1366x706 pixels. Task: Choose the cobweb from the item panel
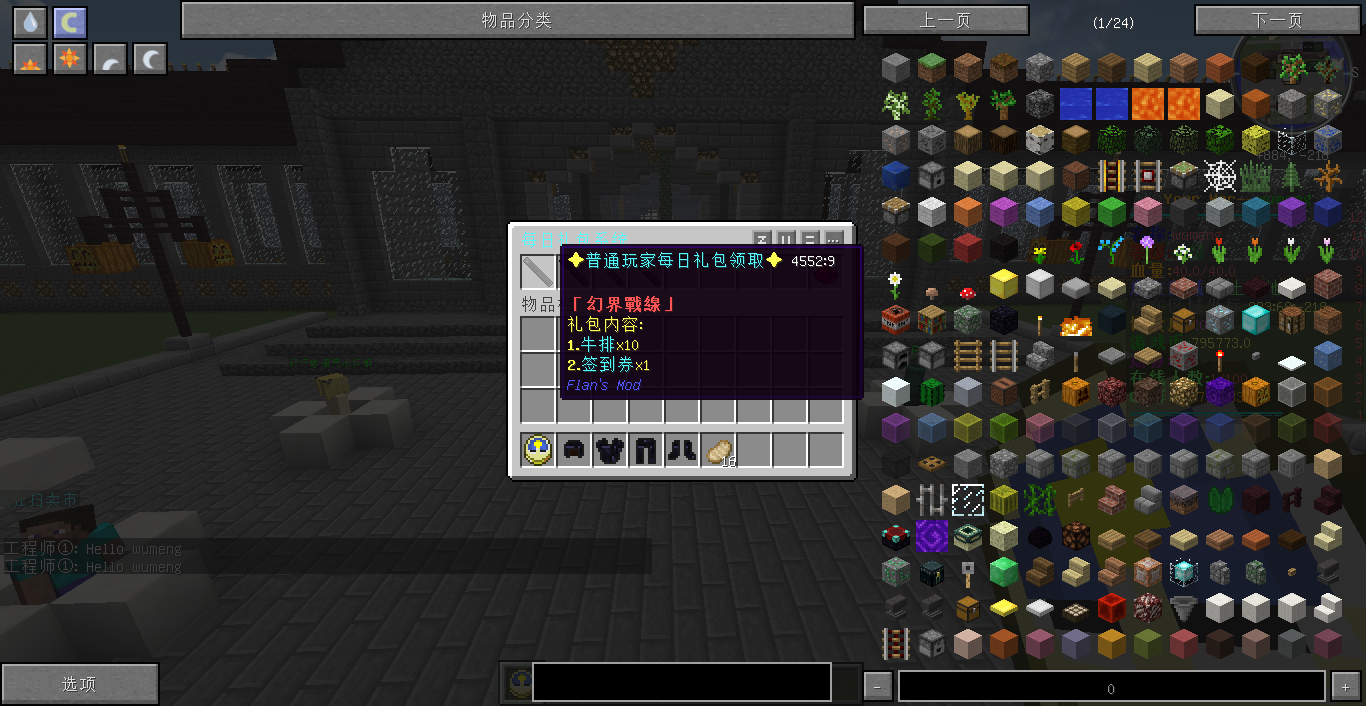click(1220, 176)
